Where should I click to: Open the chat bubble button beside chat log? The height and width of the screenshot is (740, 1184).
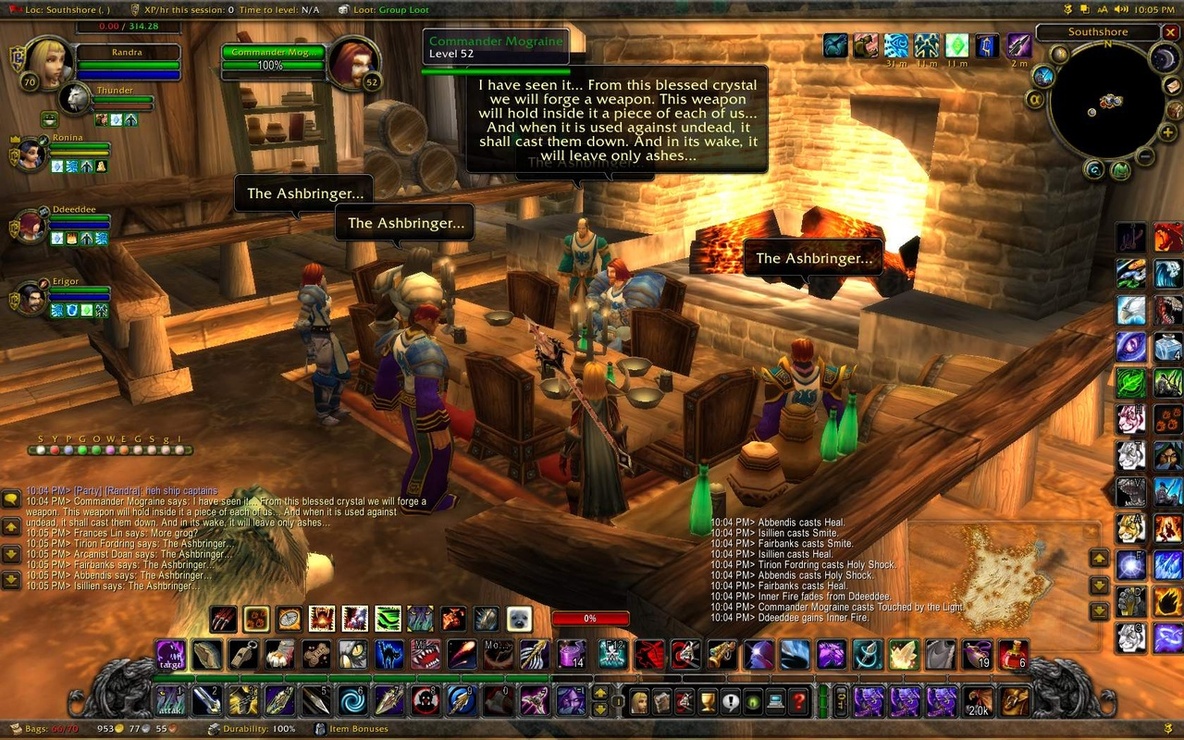11,498
